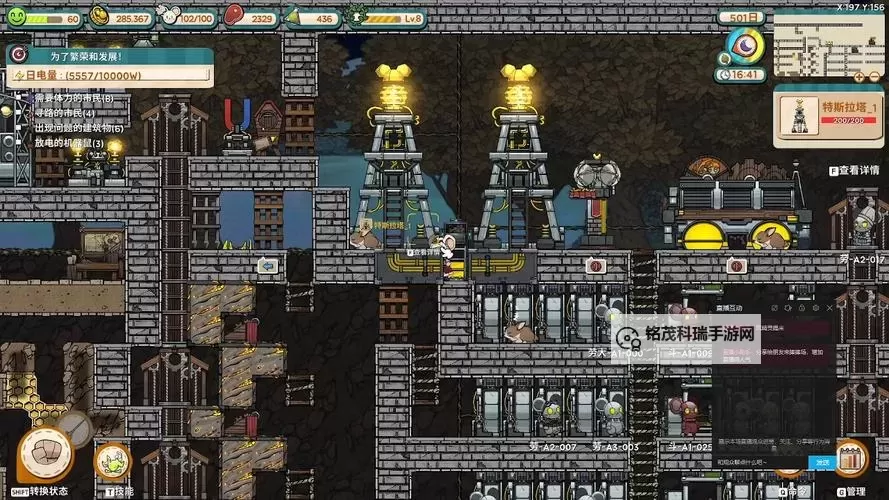Click the rat population icon
This screenshot has height=500, width=889.
coord(170,16)
